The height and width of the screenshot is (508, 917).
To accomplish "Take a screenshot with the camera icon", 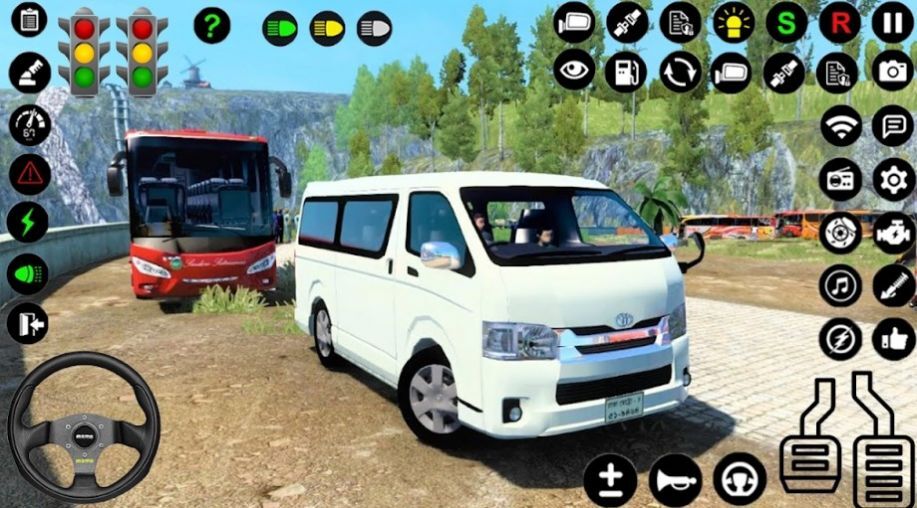I will tap(892, 70).
